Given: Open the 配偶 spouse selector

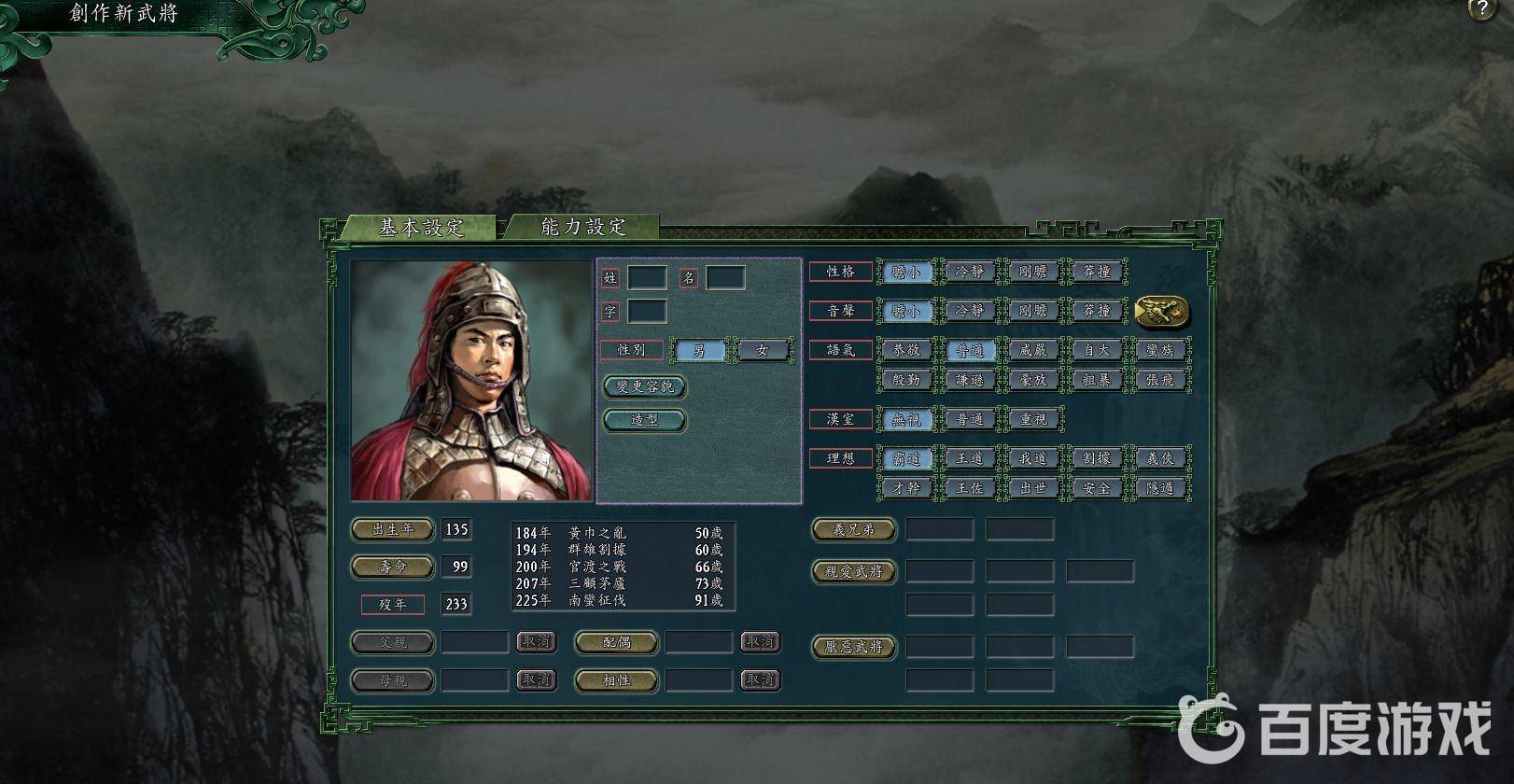Looking at the screenshot, I should pyautogui.click(x=617, y=642).
